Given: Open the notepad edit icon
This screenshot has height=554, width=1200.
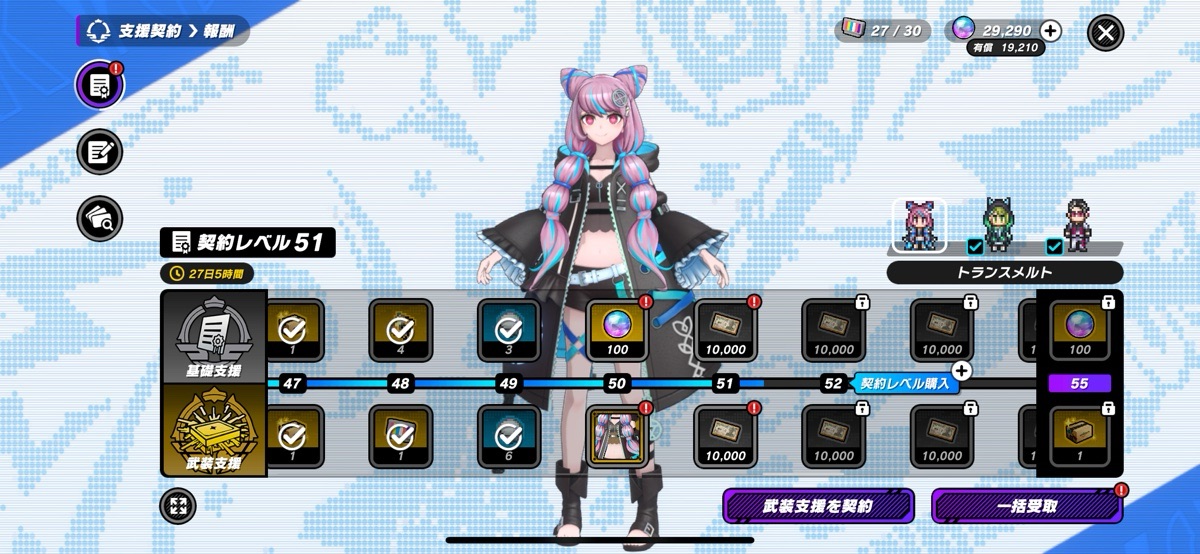Looking at the screenshot, I should tap(100, 152).
